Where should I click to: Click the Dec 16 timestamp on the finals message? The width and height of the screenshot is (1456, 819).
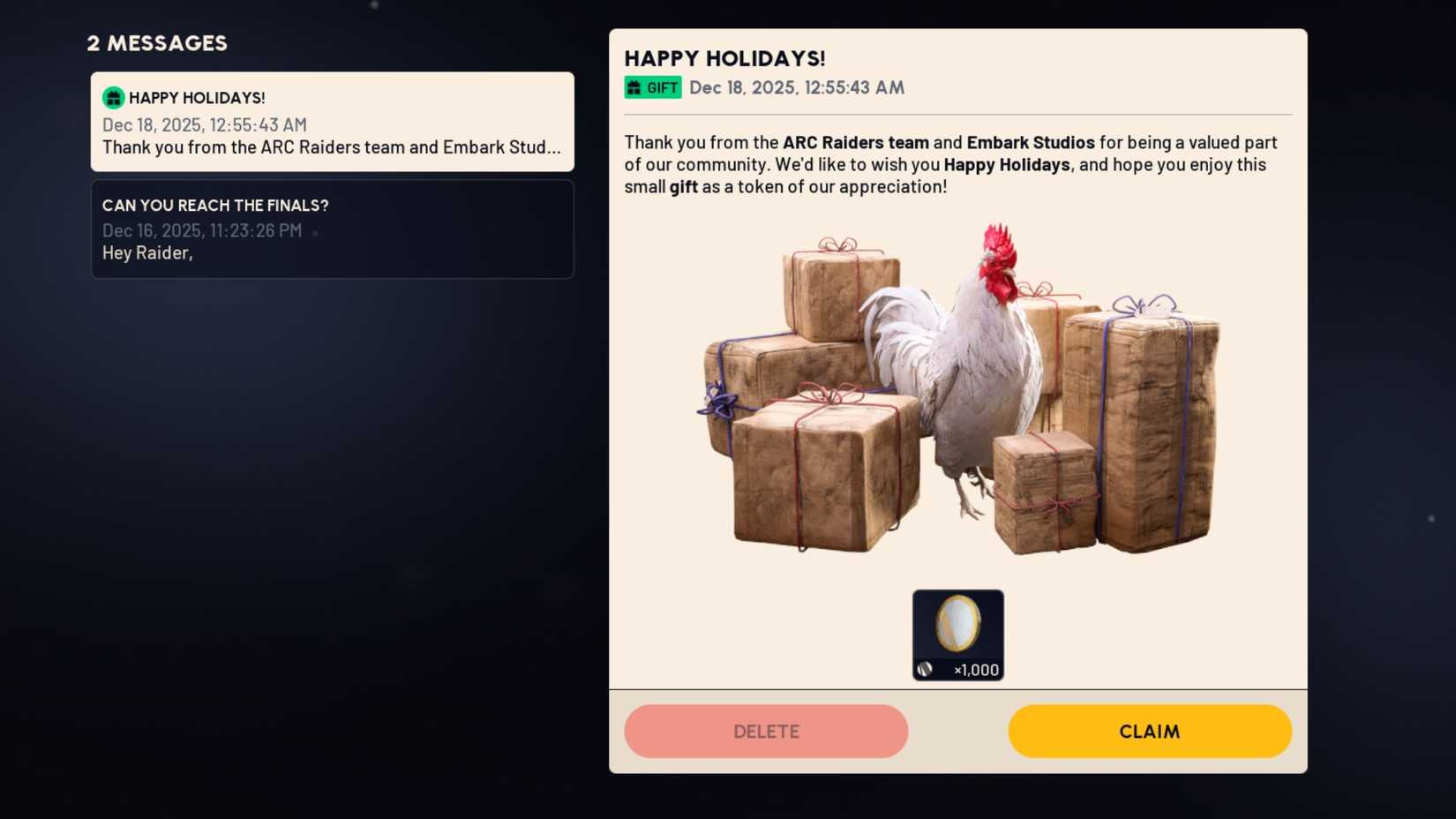[x=201, y=230]
